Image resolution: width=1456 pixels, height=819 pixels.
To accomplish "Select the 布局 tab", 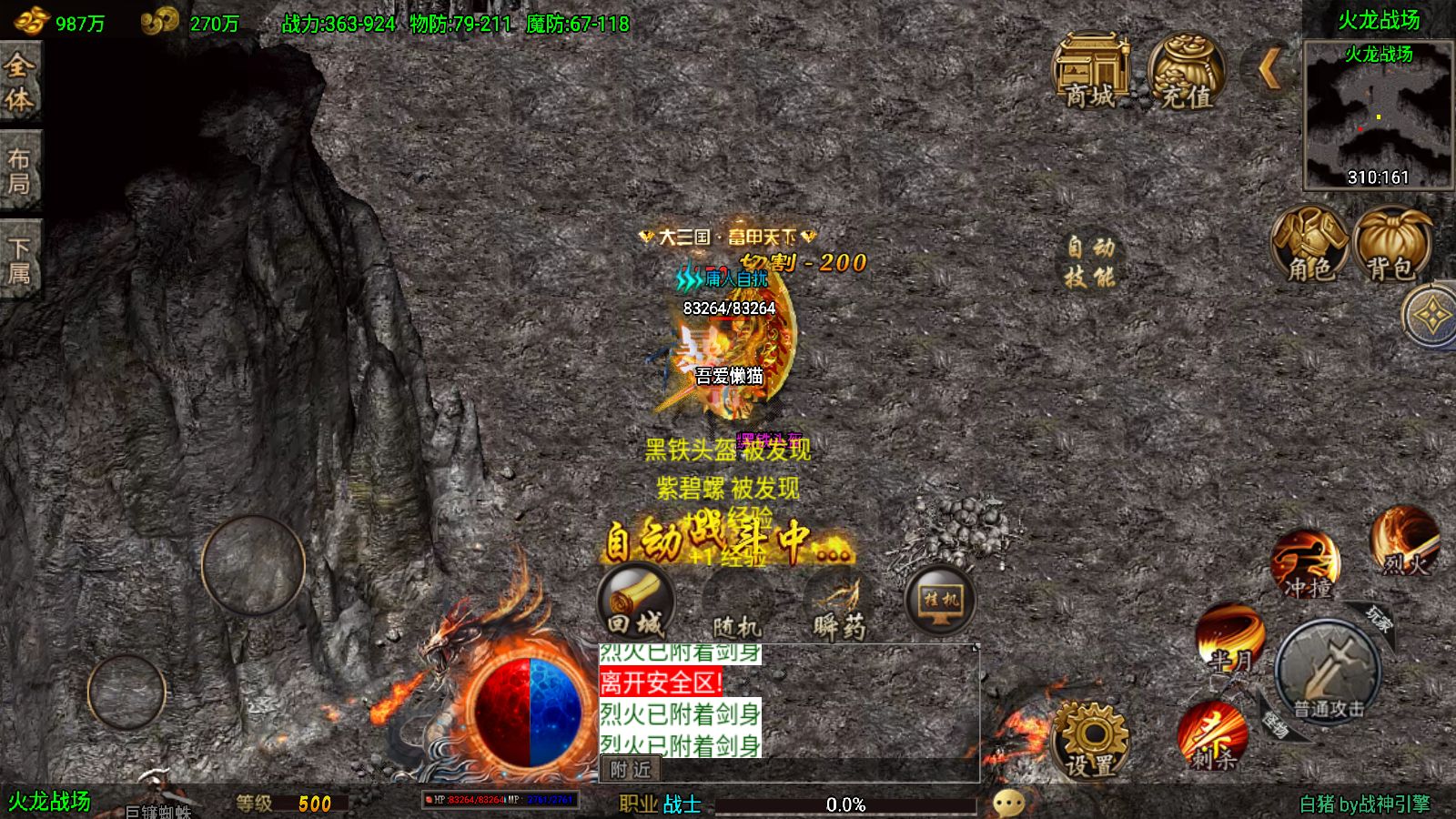I will (x=20, y=171).
